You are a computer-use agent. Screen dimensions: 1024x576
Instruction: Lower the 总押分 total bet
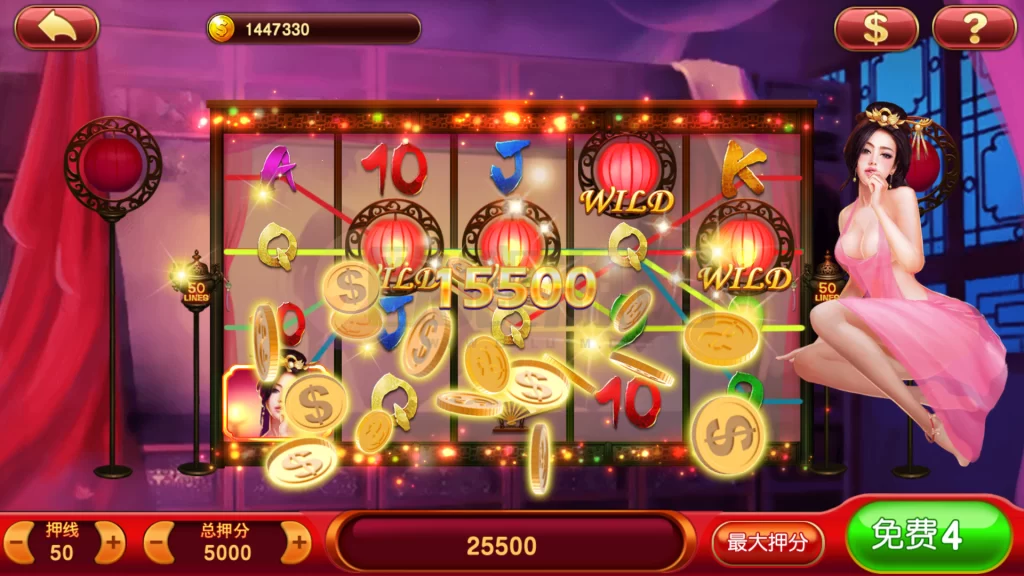click(160, 544)
